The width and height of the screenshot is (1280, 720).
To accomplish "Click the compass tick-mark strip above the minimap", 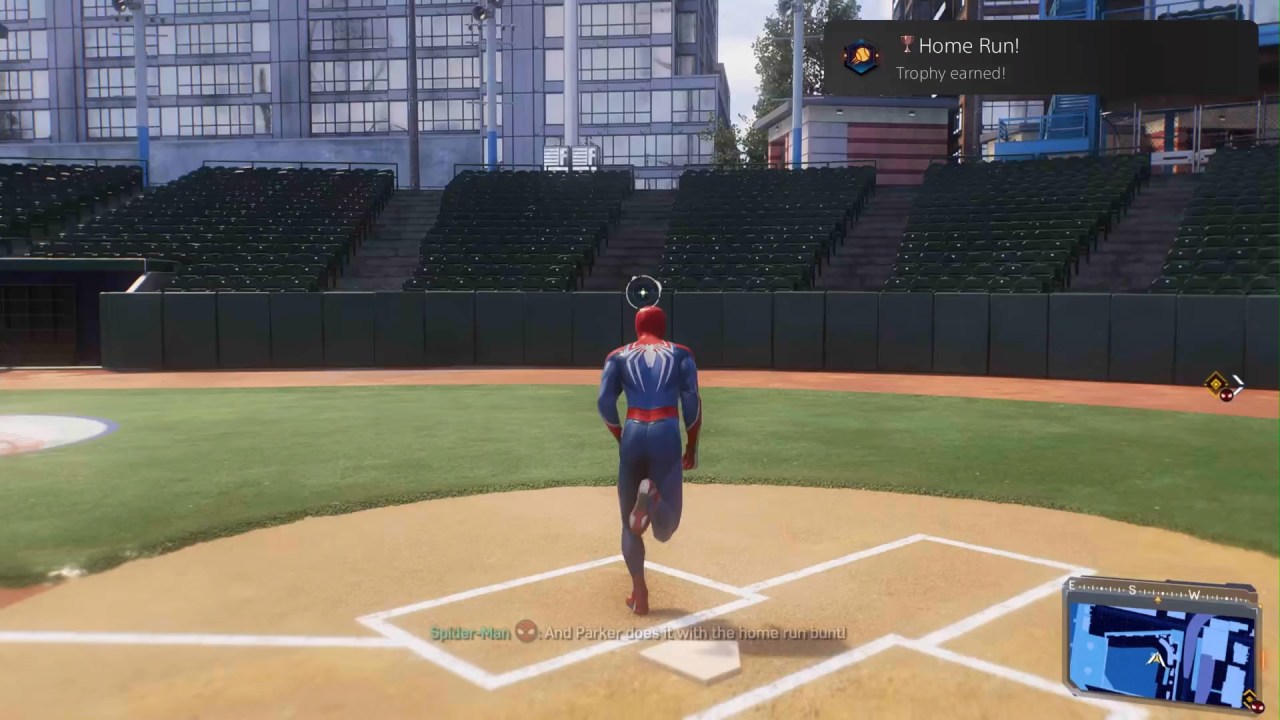I will (1150, 591).
